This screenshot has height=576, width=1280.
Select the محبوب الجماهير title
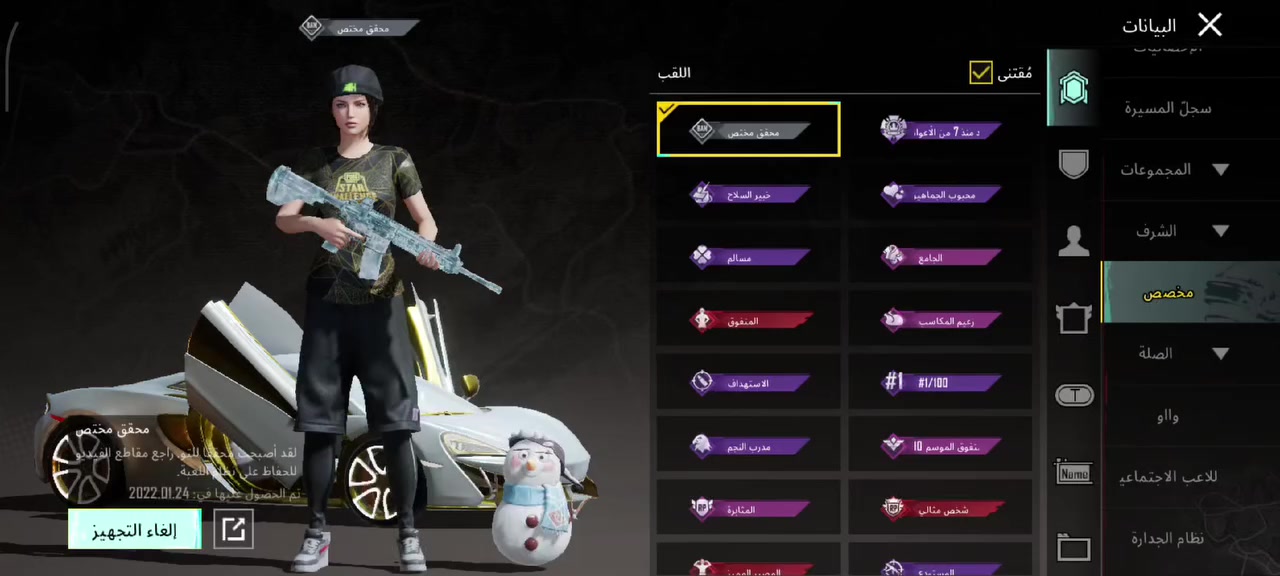tap(940, 194)
